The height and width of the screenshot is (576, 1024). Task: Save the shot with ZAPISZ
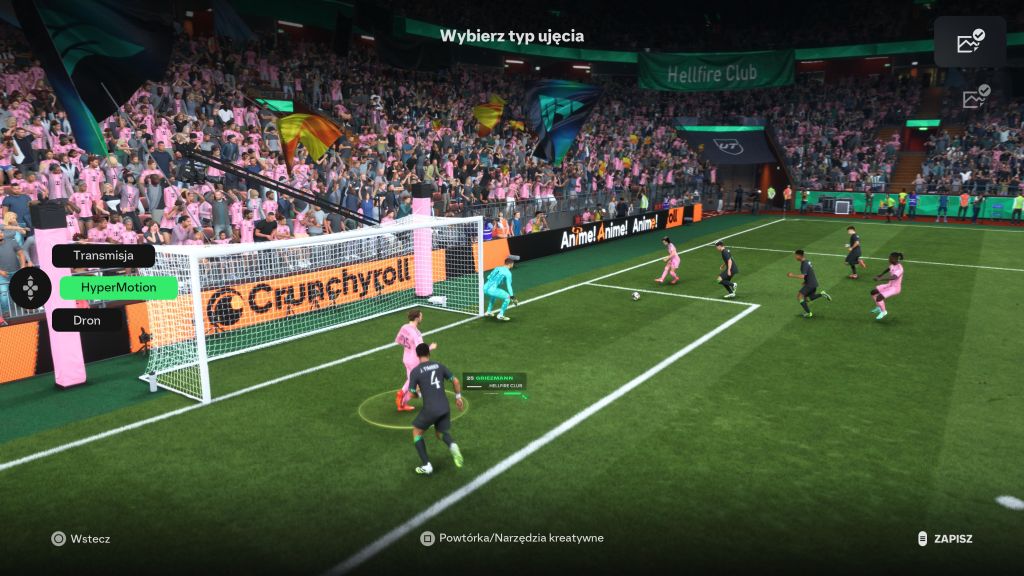945,539
